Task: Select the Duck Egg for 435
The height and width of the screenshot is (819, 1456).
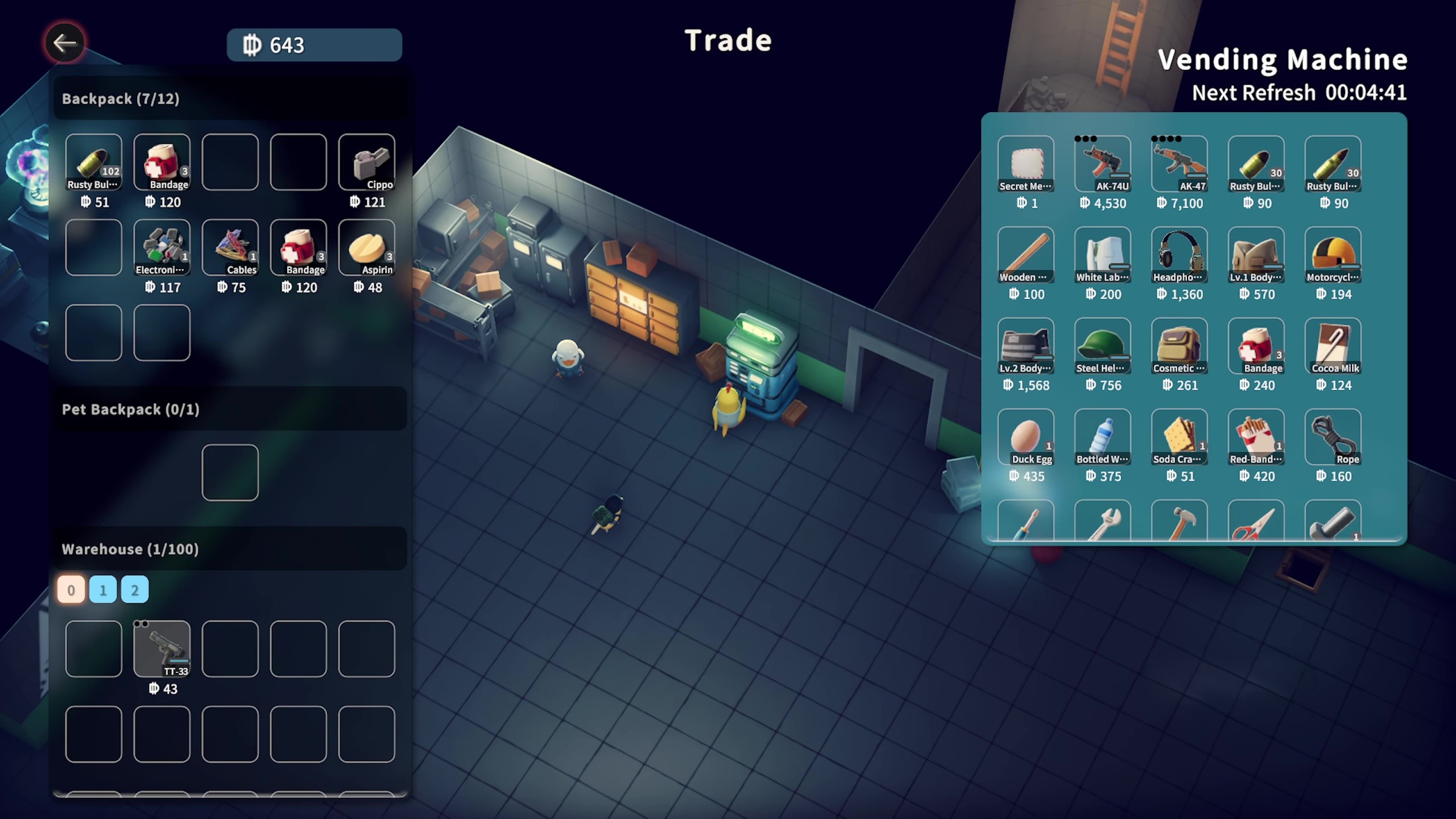Action: click(1025, 437)
